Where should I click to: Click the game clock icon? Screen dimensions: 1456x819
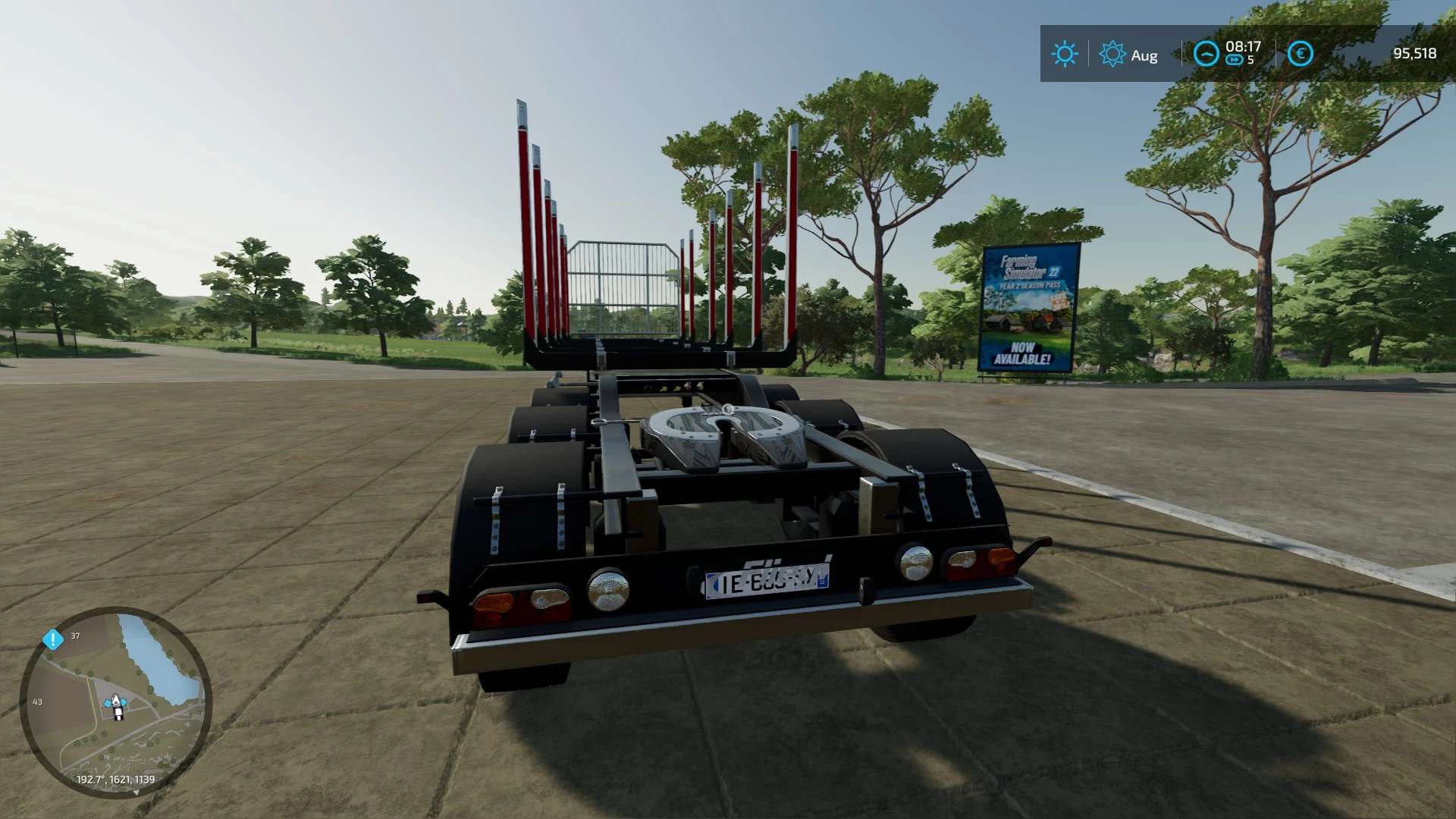(x=1206, y=54)
